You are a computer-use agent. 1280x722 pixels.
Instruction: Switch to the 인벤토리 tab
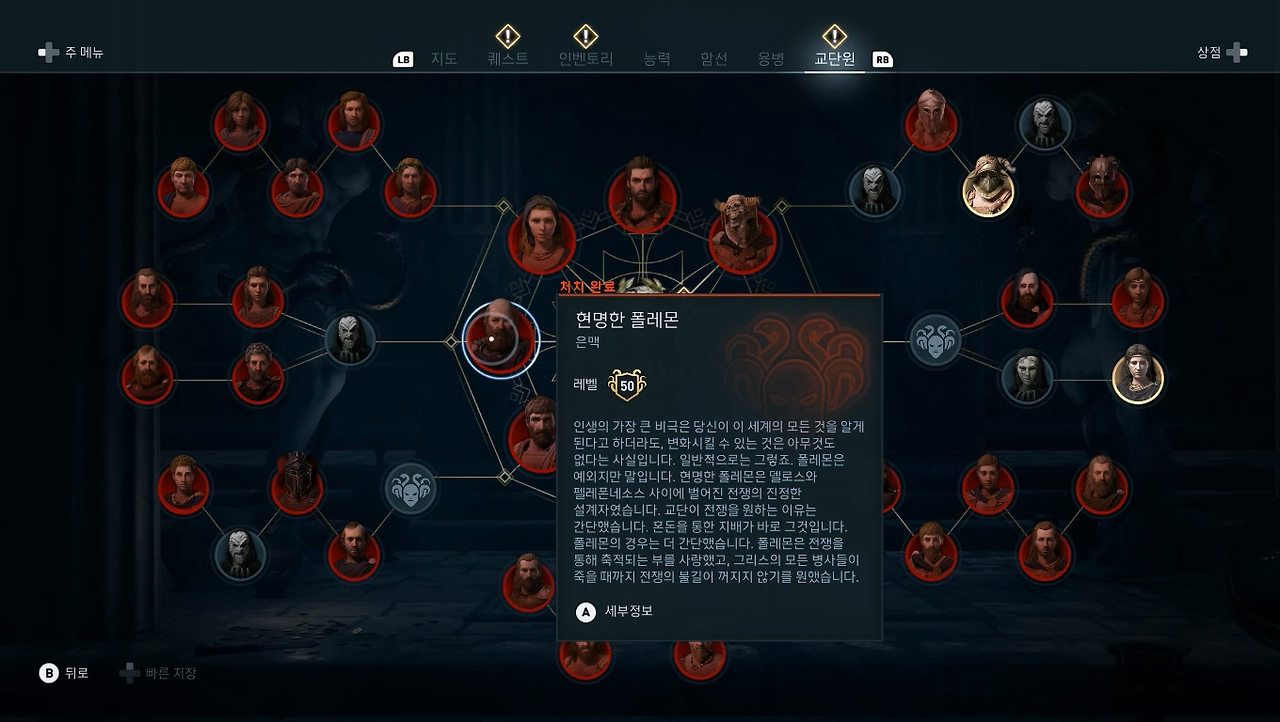point(588,59)
